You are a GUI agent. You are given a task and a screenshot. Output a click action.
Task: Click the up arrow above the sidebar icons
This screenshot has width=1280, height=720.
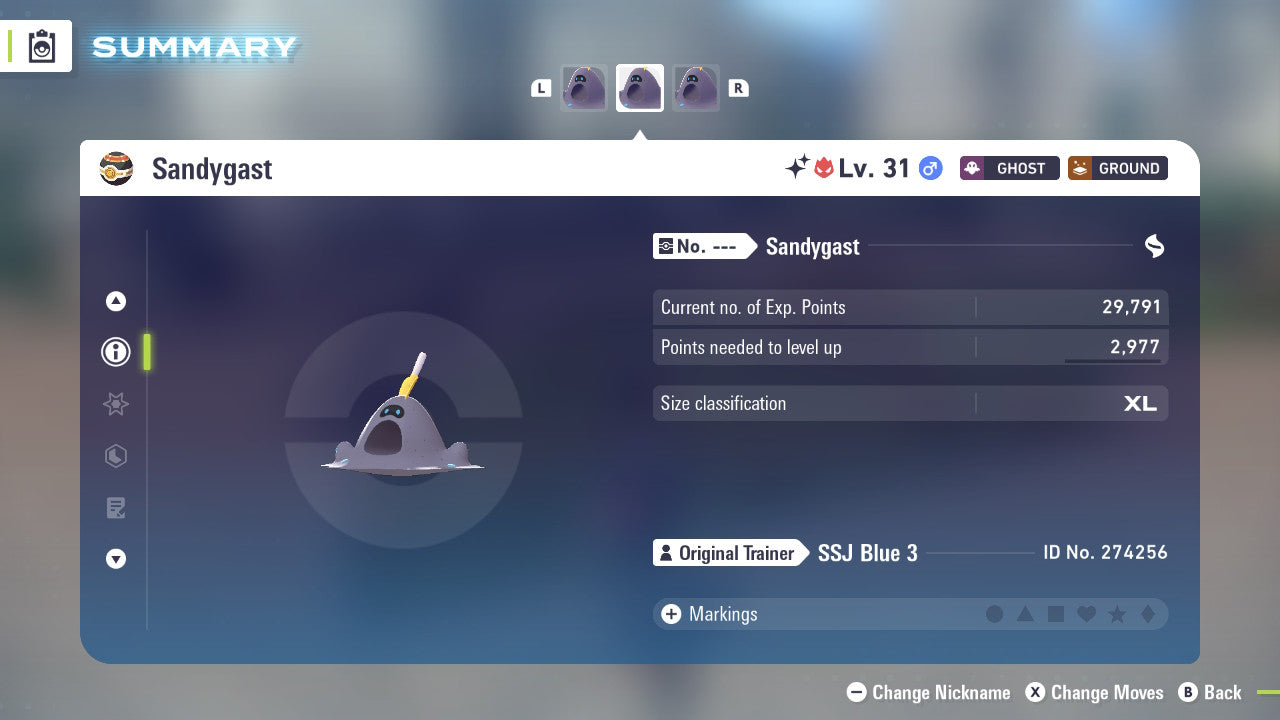[x=115, y=301]
